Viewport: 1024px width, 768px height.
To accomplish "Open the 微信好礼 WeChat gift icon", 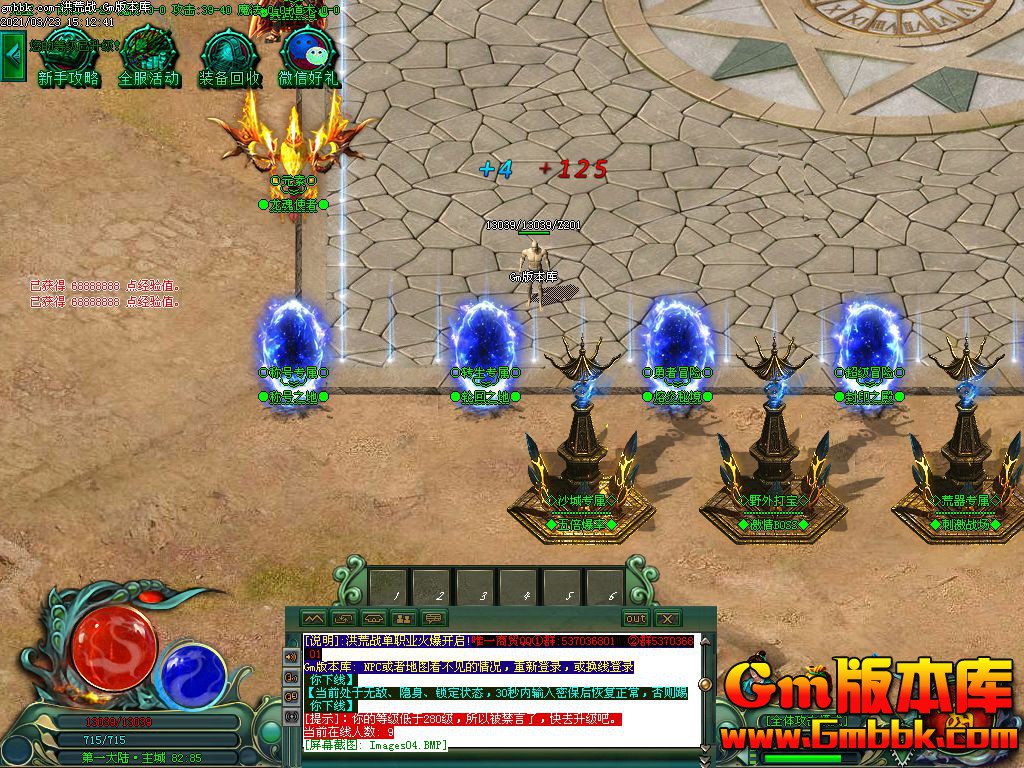I will (x=308, y=56).
